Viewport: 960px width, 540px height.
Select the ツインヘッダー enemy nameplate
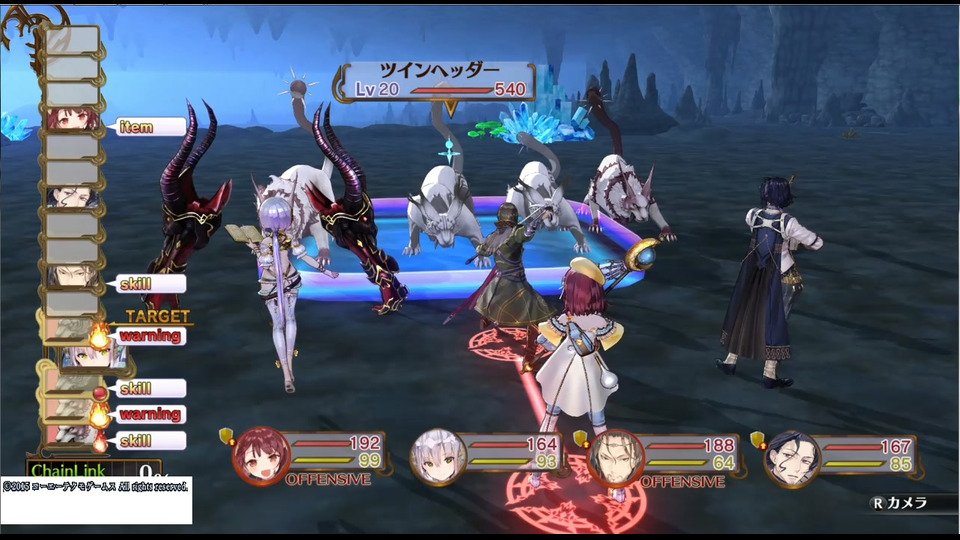pos(440,80)
